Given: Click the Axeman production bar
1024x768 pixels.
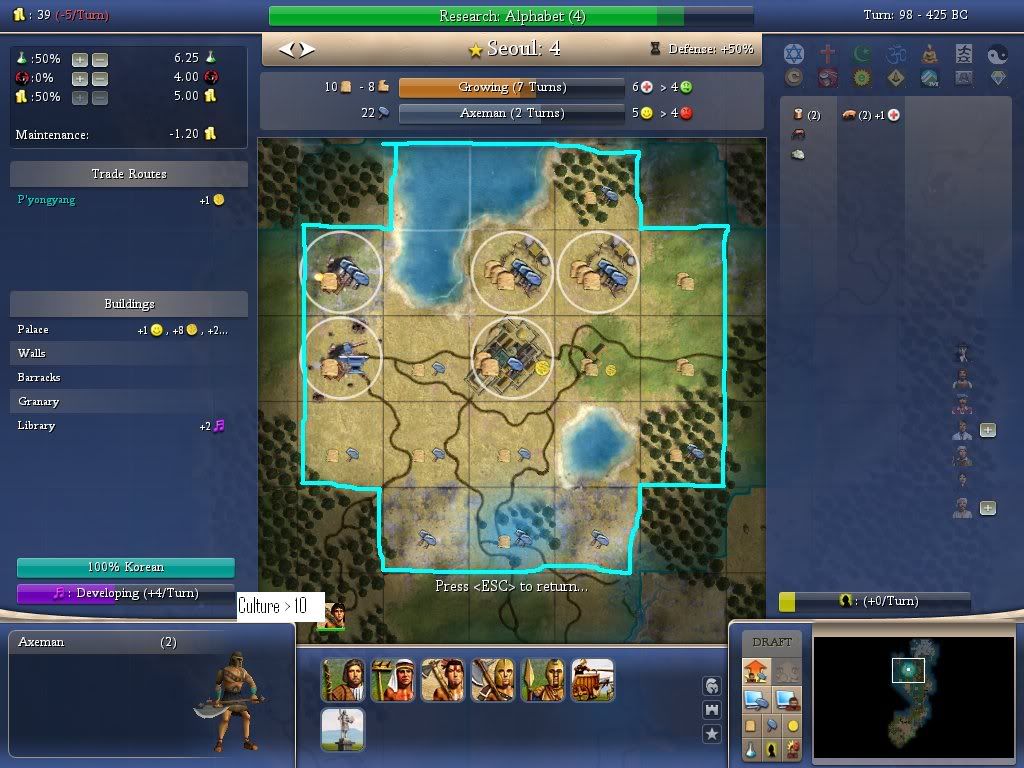Looking at the screenshot, I should coord(511,114).
